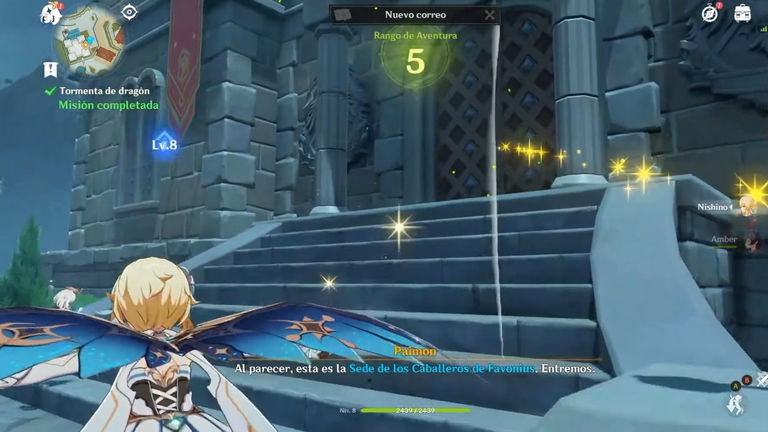Open the Nuevo correo mail notification
The height and width of the screenshot is (432, 768).
[414, 15]
